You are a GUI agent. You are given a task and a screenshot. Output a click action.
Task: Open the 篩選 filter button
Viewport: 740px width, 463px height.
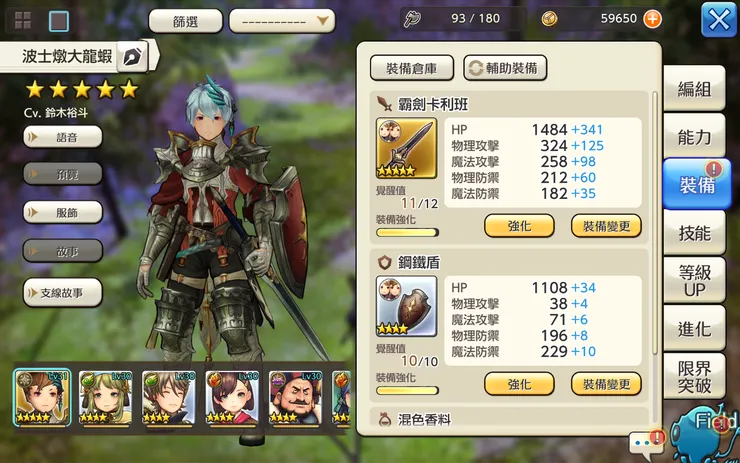pyautogui.click(x=185, y=20)
